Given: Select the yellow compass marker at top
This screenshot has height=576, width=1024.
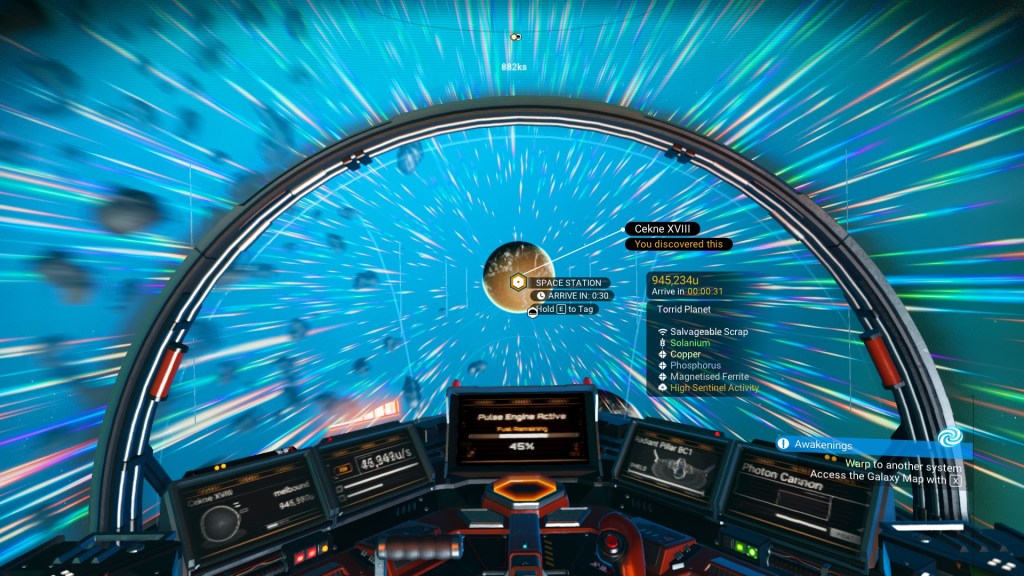Looking at the screenshot, I should click(x=516, y=37).
